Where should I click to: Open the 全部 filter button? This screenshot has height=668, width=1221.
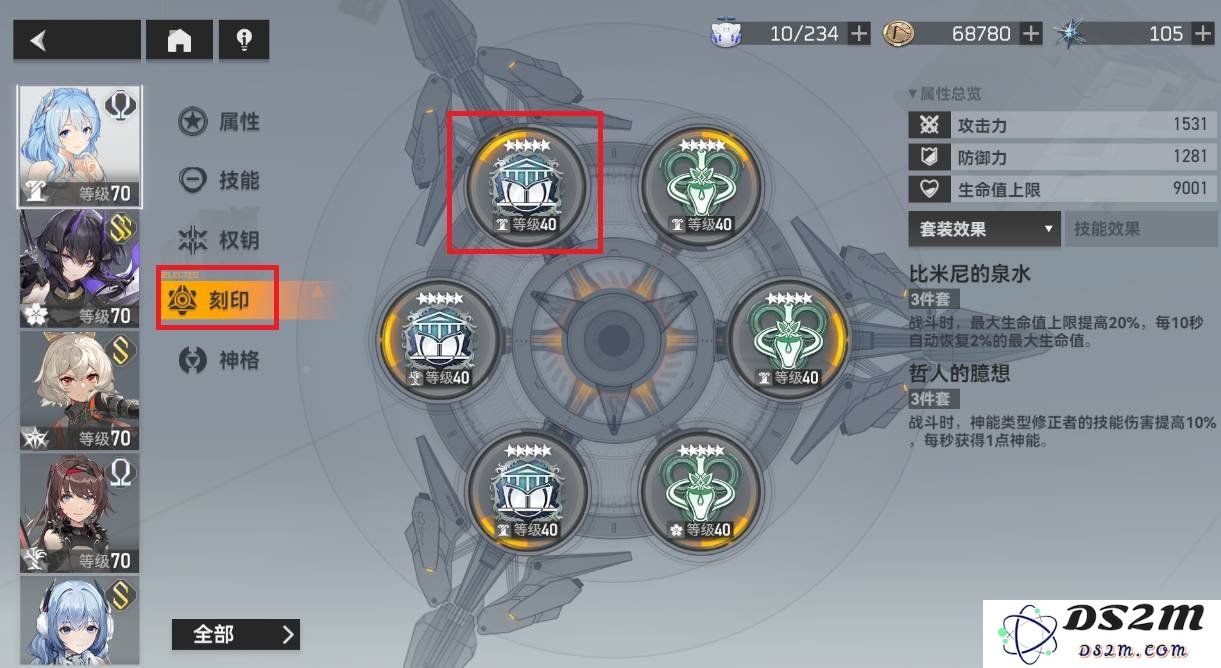click(x=235, y=634)
